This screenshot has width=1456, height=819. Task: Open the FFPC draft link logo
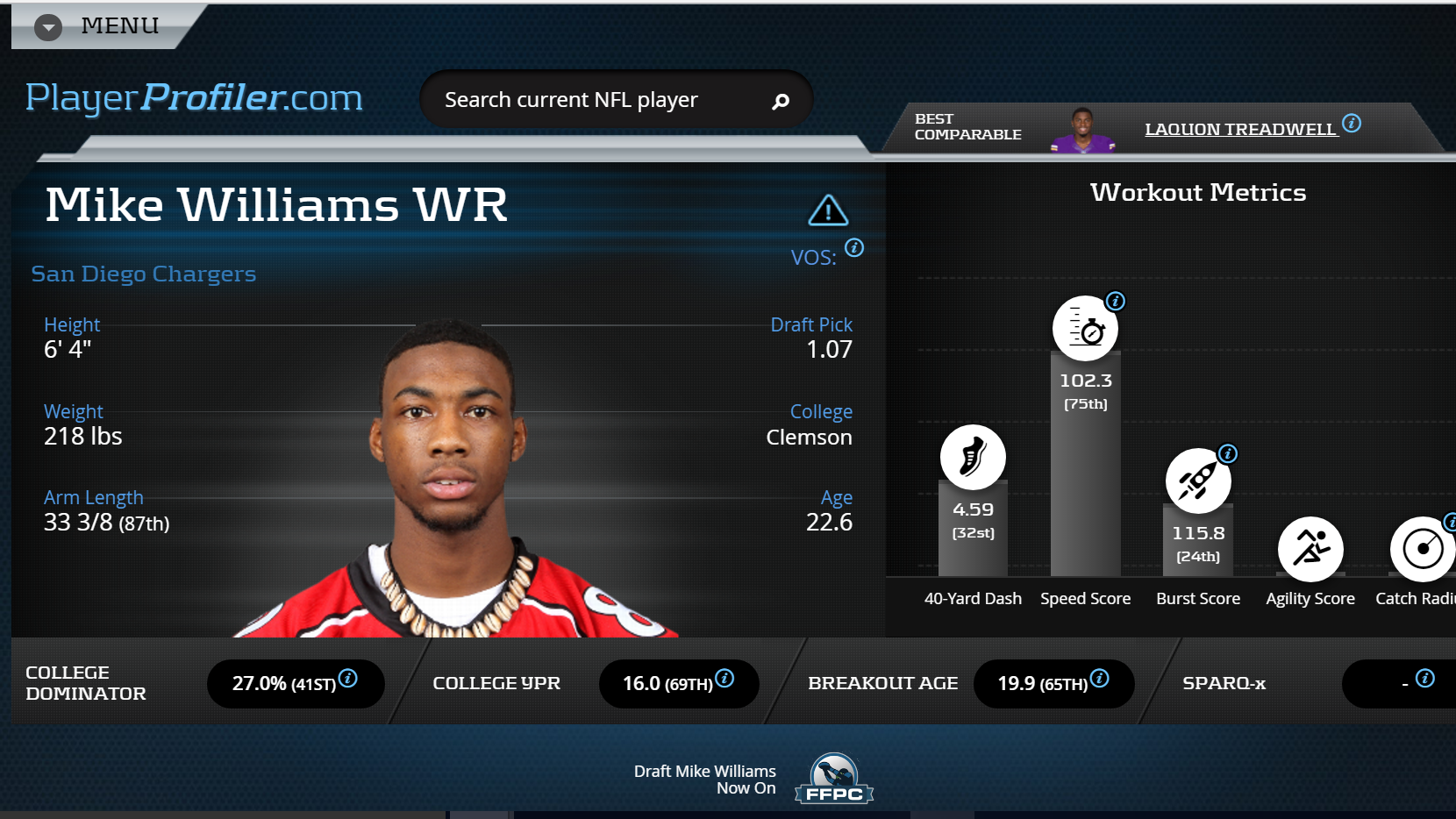tap(834, 779)
